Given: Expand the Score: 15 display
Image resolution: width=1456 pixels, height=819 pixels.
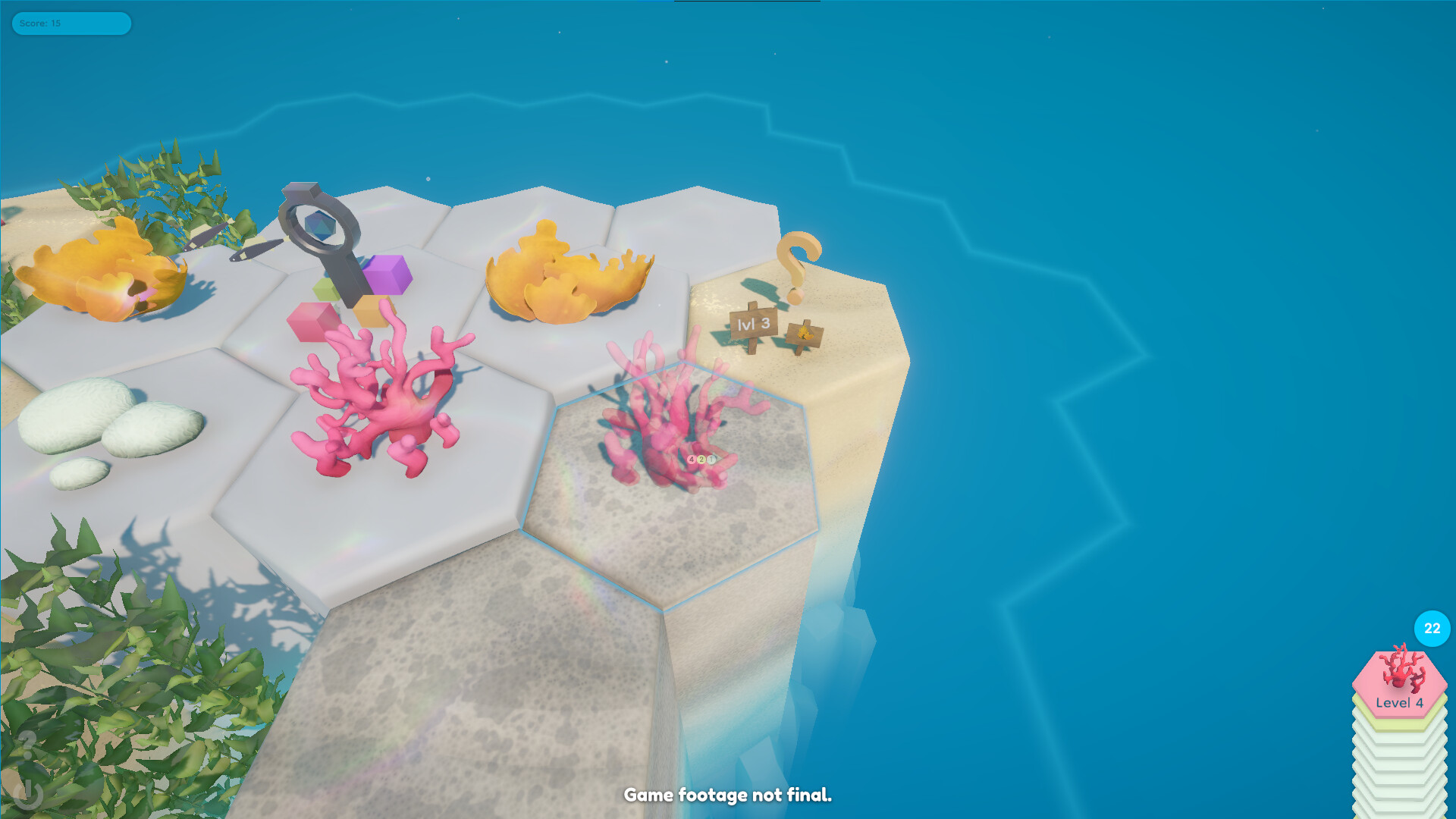Looking at the screenshot, I should [x=71, y=24].
